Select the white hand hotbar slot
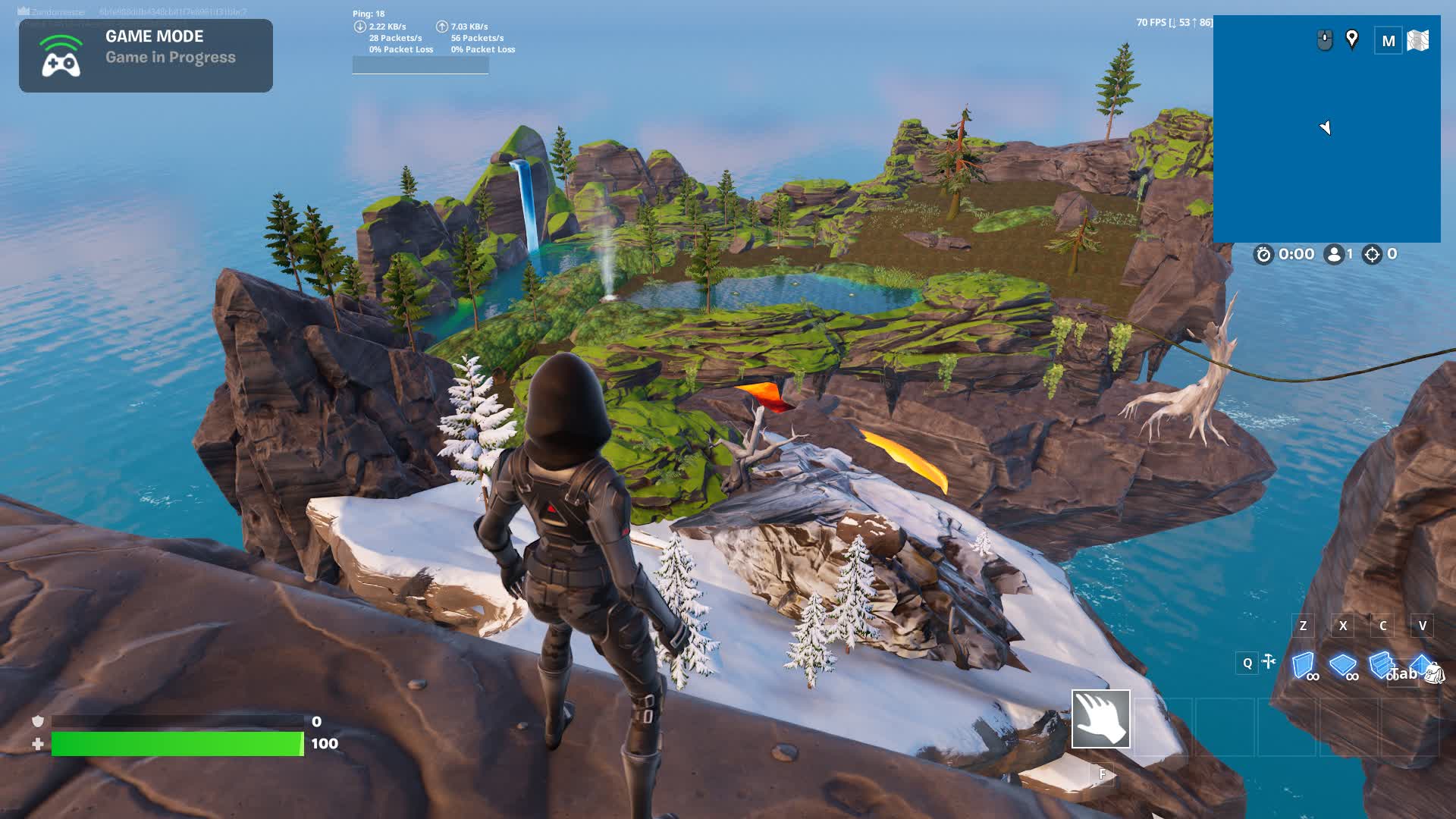 click(1100, 719)
